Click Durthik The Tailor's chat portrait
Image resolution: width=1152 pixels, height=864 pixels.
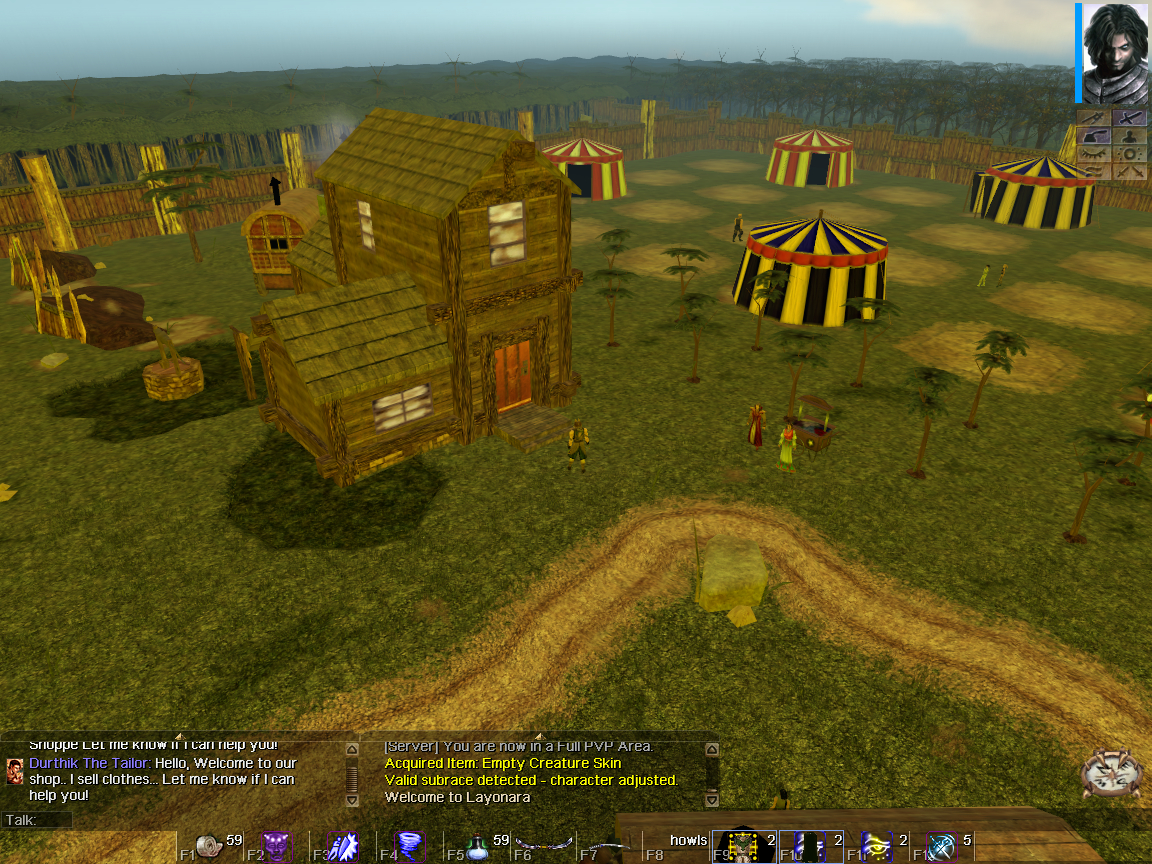click(x=15, y=770)
